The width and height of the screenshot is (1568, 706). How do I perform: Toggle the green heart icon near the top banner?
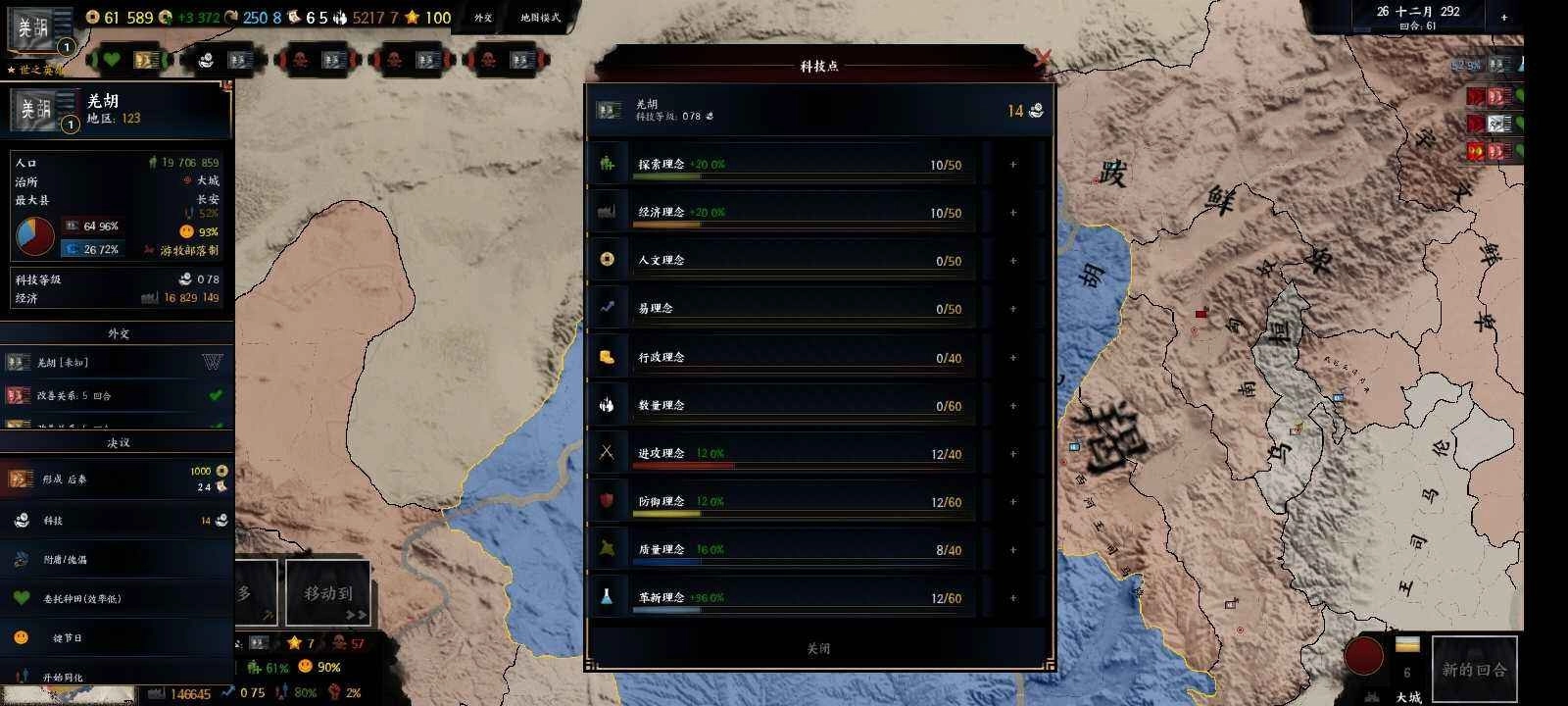pos(112,60)
